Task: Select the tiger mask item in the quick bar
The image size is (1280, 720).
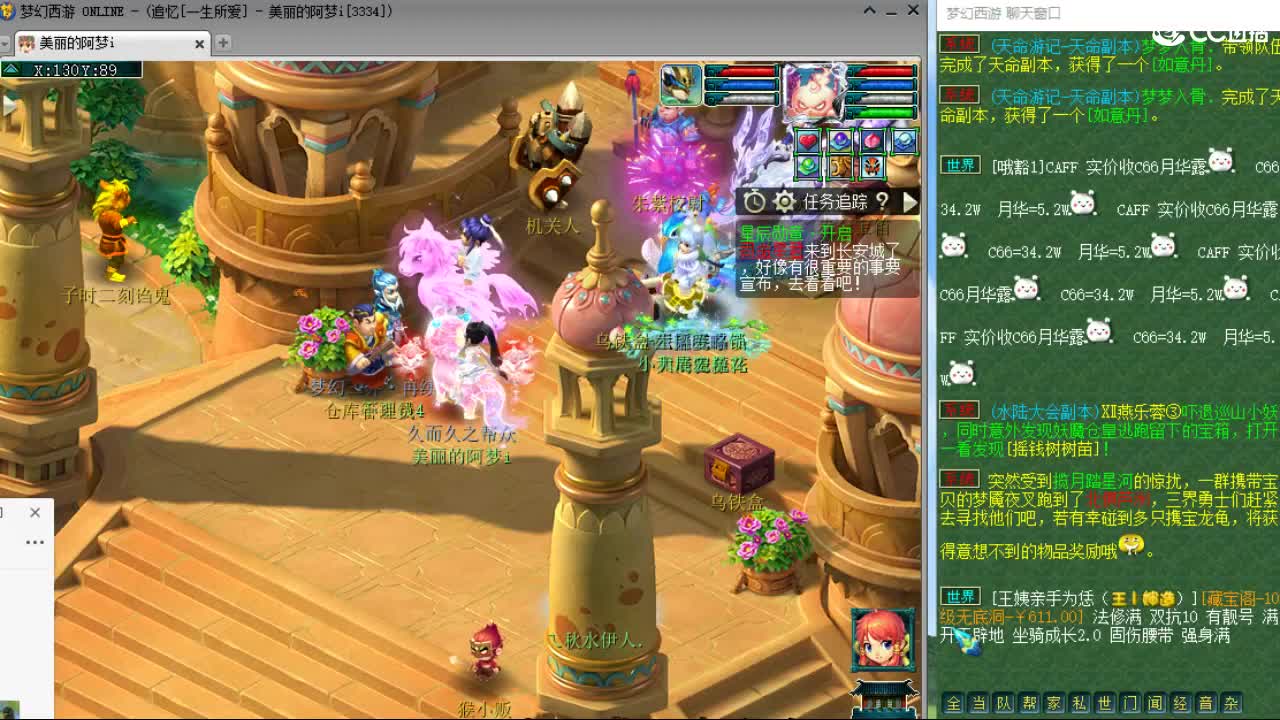Action: coord(871,168)
